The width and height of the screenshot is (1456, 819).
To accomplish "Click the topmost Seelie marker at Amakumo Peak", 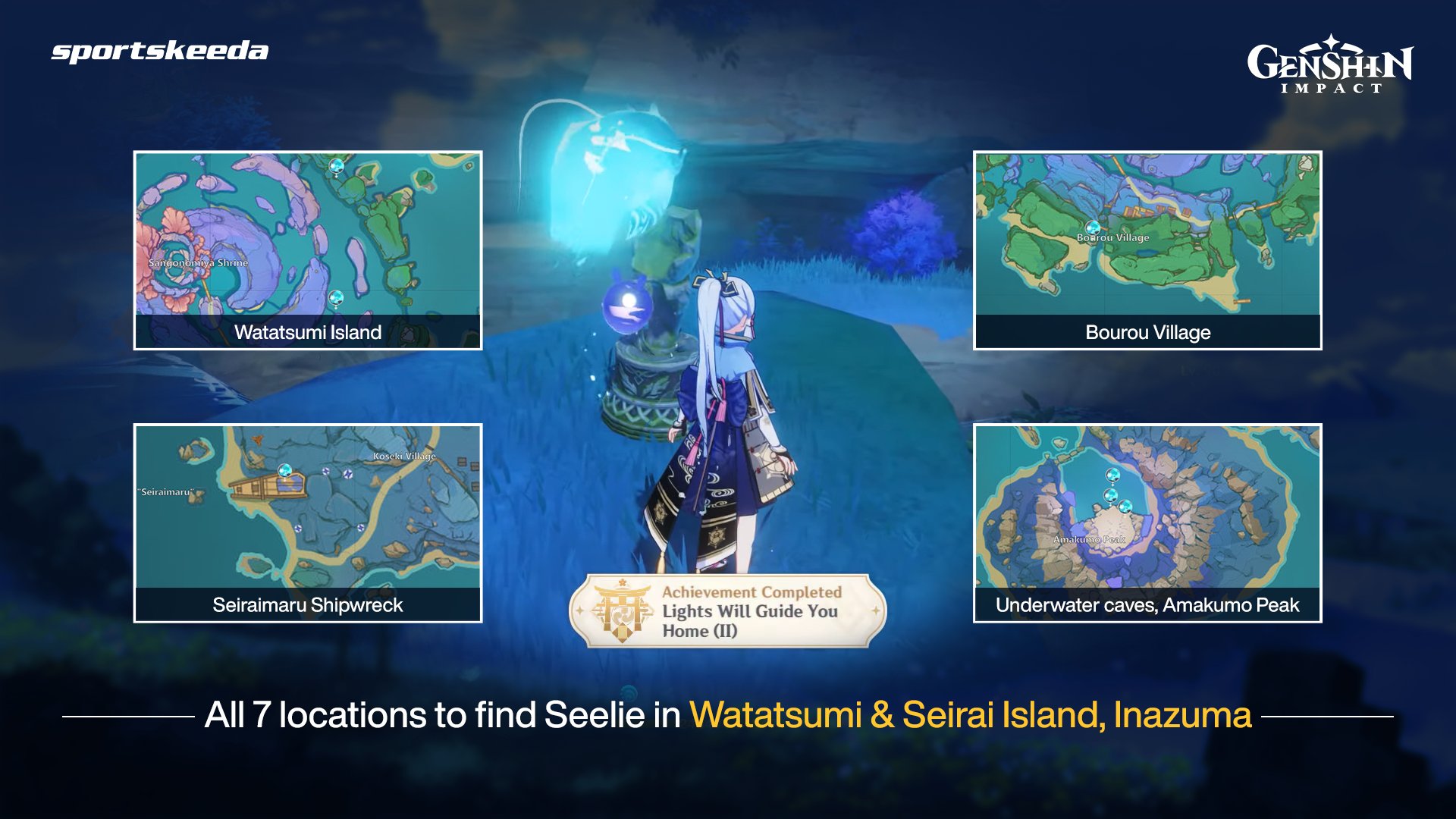I will (1112, 475).
